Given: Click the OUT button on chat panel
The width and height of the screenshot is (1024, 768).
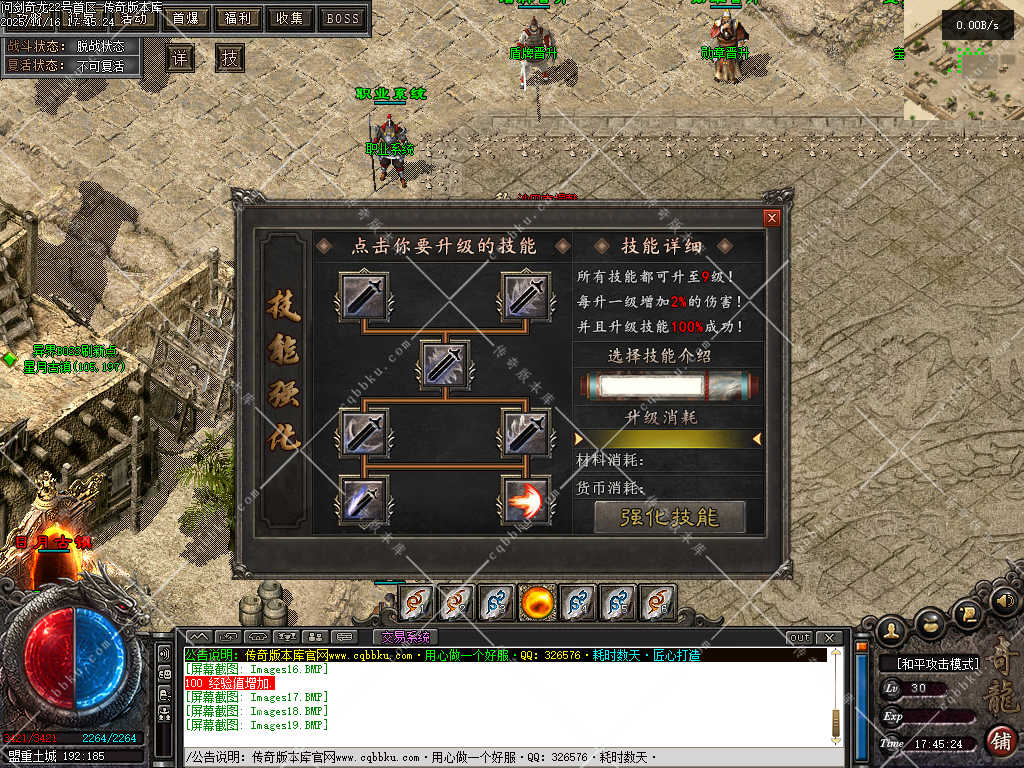Looking at the screenshot, I should point(800,638).
